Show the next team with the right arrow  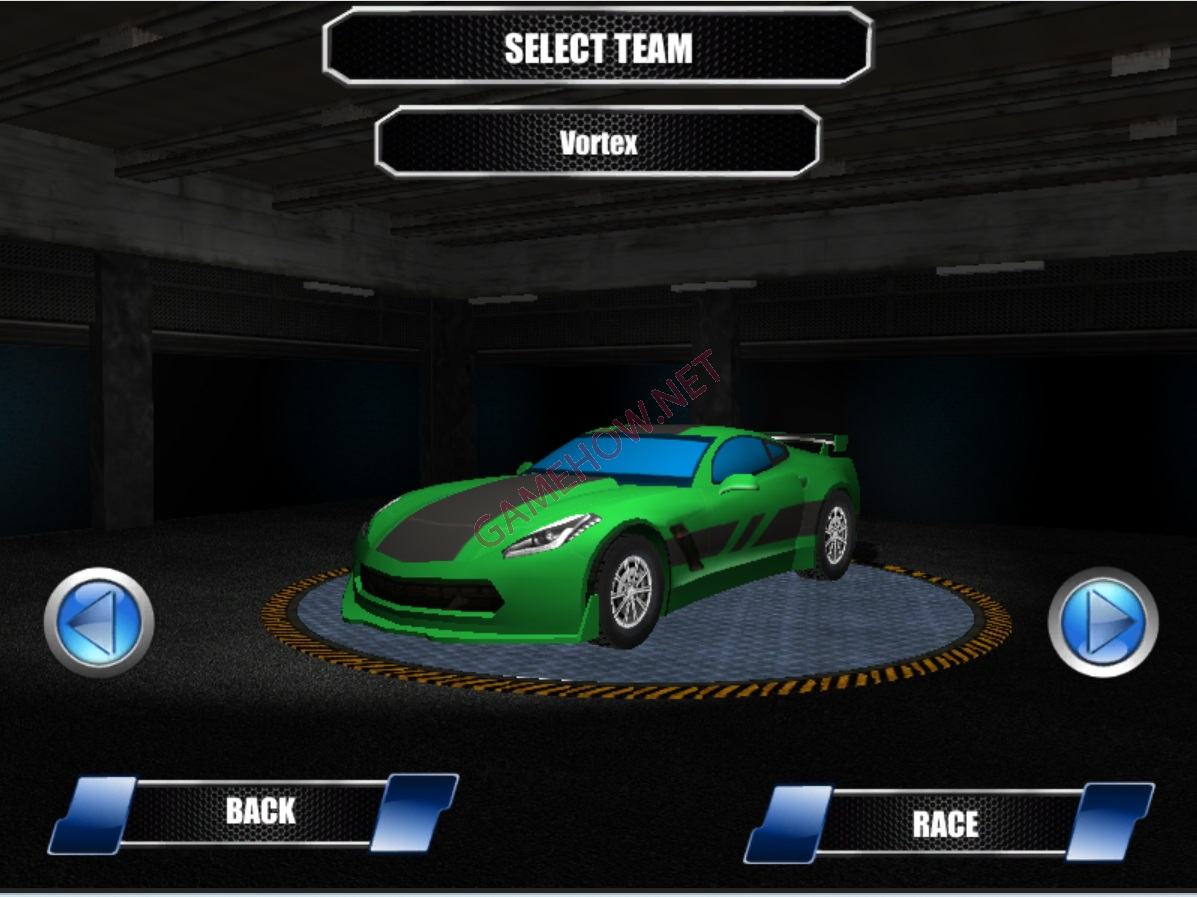1103,622
